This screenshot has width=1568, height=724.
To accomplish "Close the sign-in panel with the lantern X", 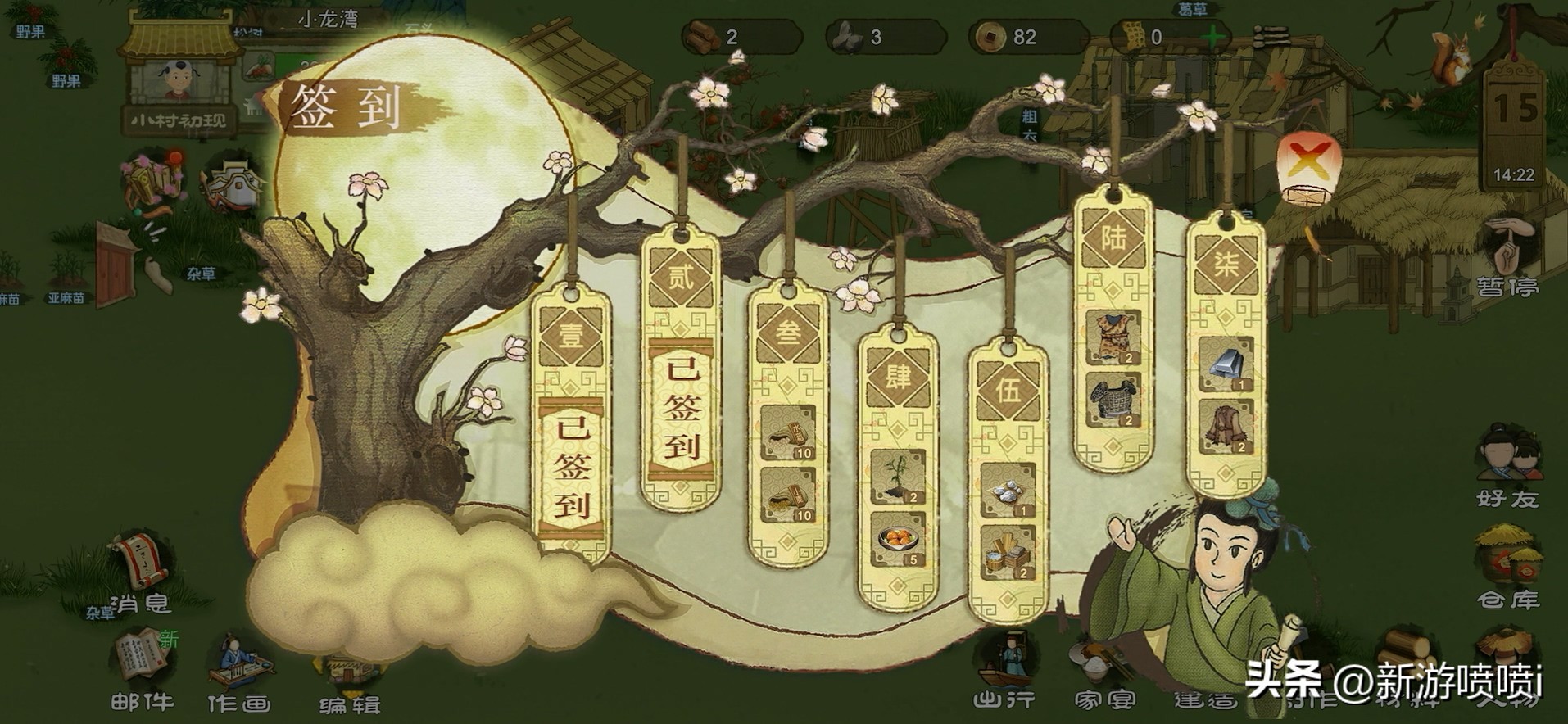I will tap(1308, 166).
